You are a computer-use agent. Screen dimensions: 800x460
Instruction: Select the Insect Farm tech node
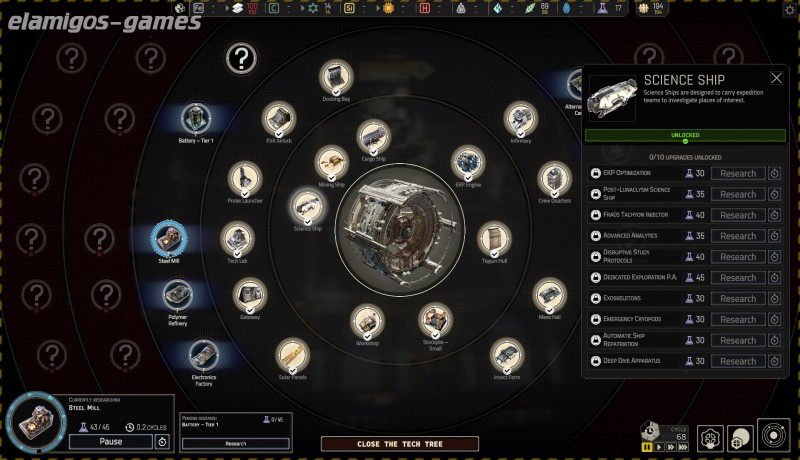[x=507, y=355]
